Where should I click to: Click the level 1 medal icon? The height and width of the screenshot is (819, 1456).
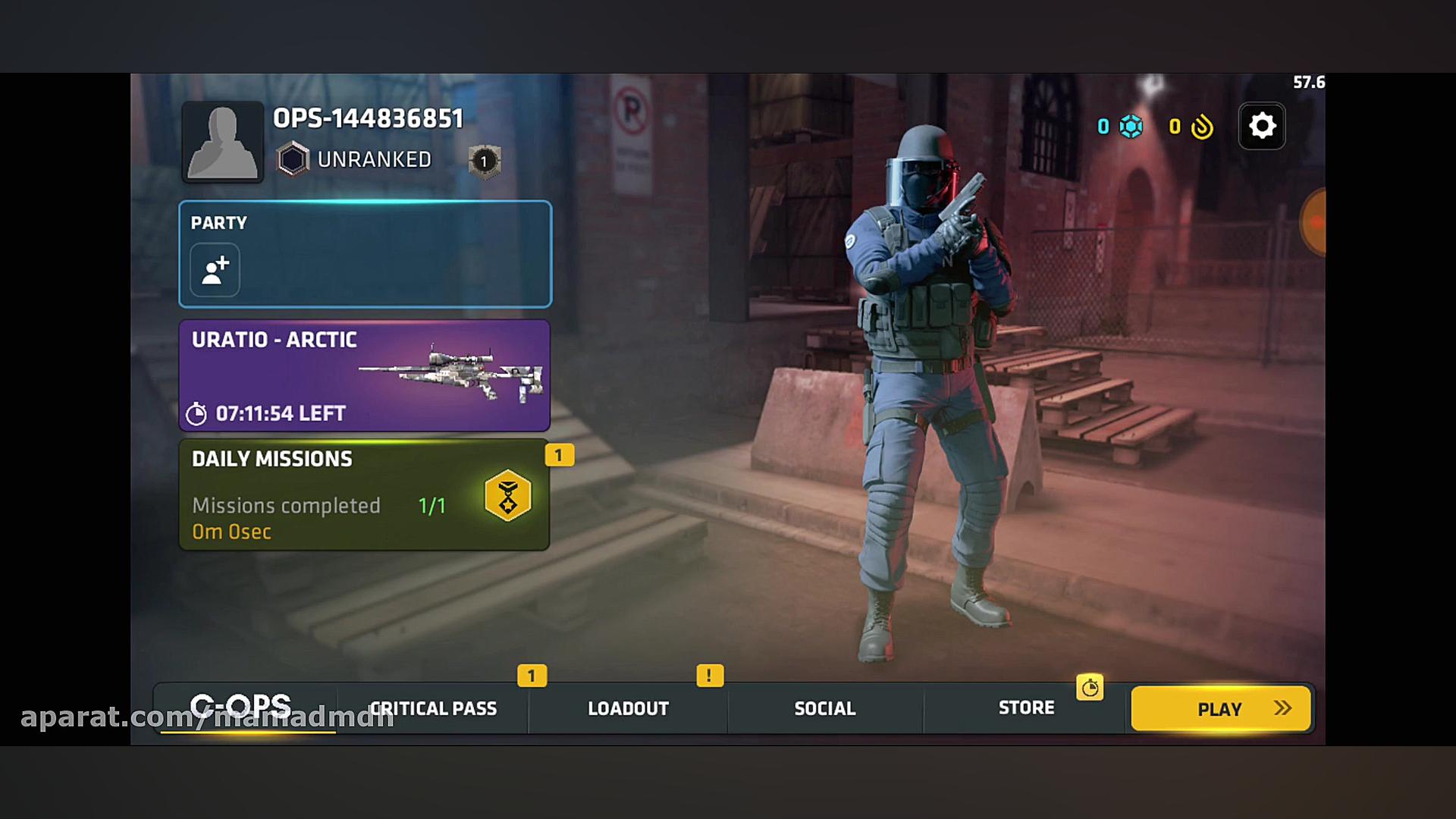[484, 161]
